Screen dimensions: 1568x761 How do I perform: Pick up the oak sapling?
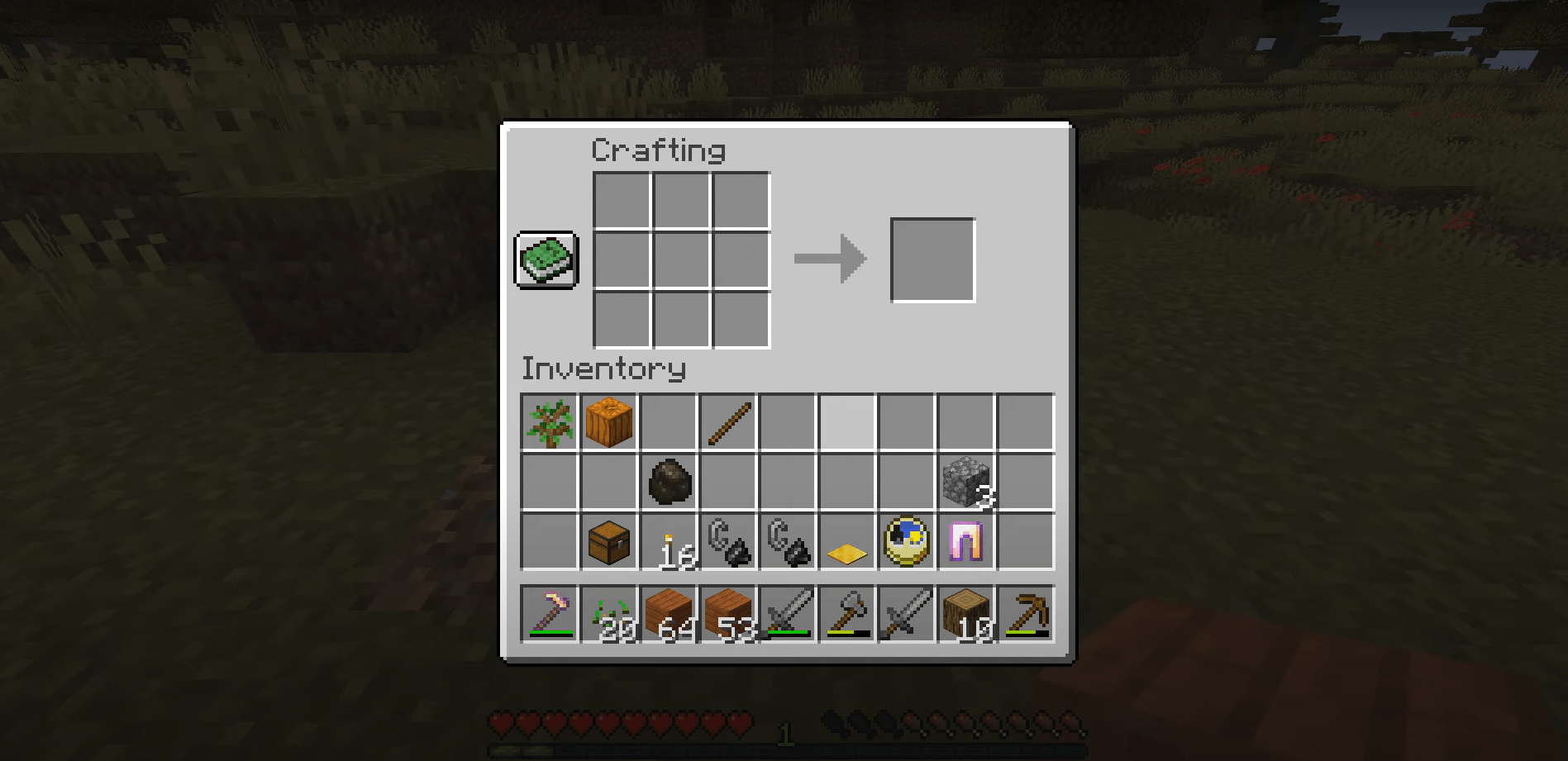(x=550, y=422)
